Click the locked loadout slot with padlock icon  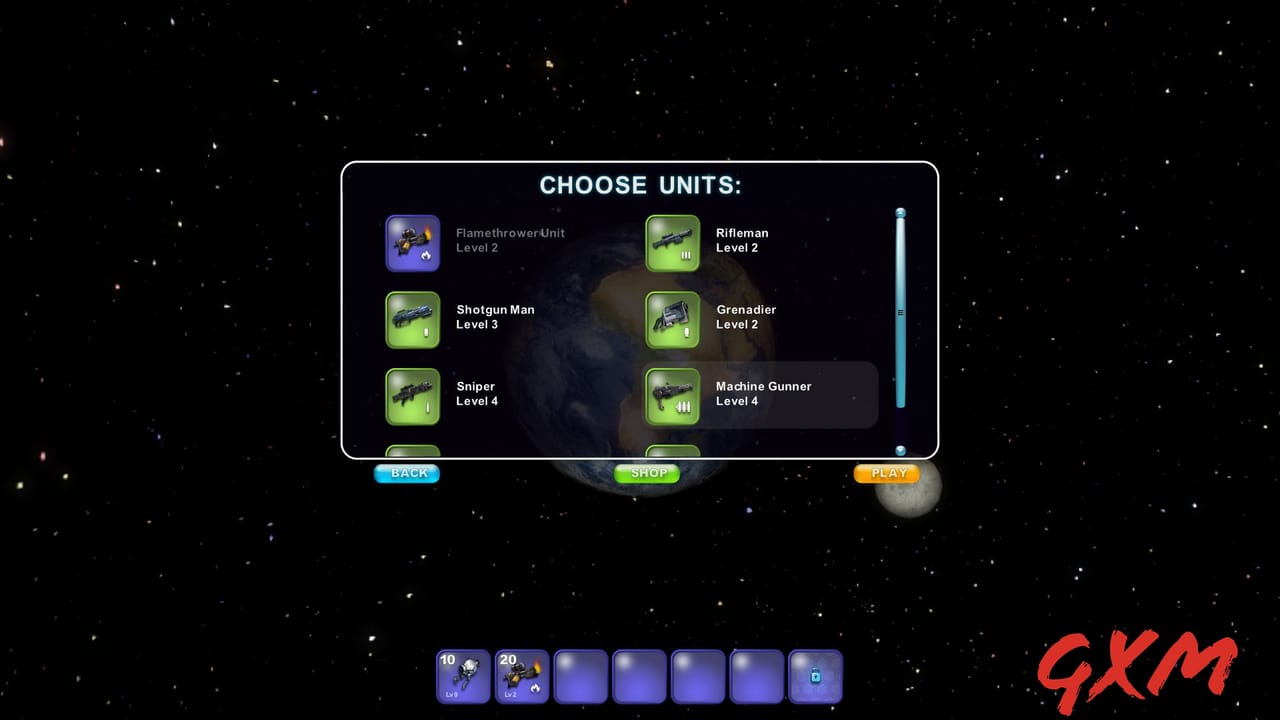pyautogui.click(x=816, y=676)
